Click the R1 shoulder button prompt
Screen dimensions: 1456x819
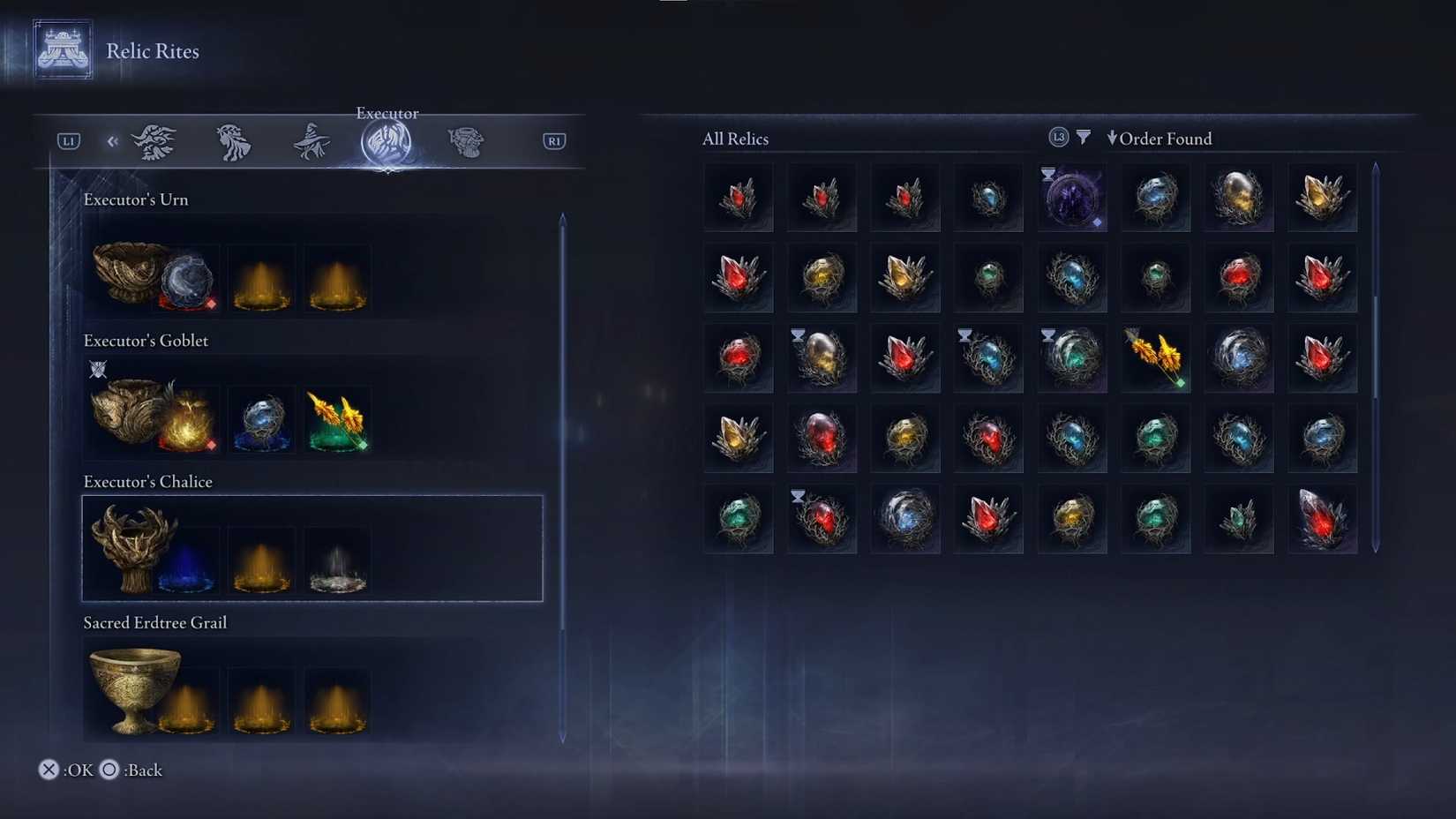[554, 140]
